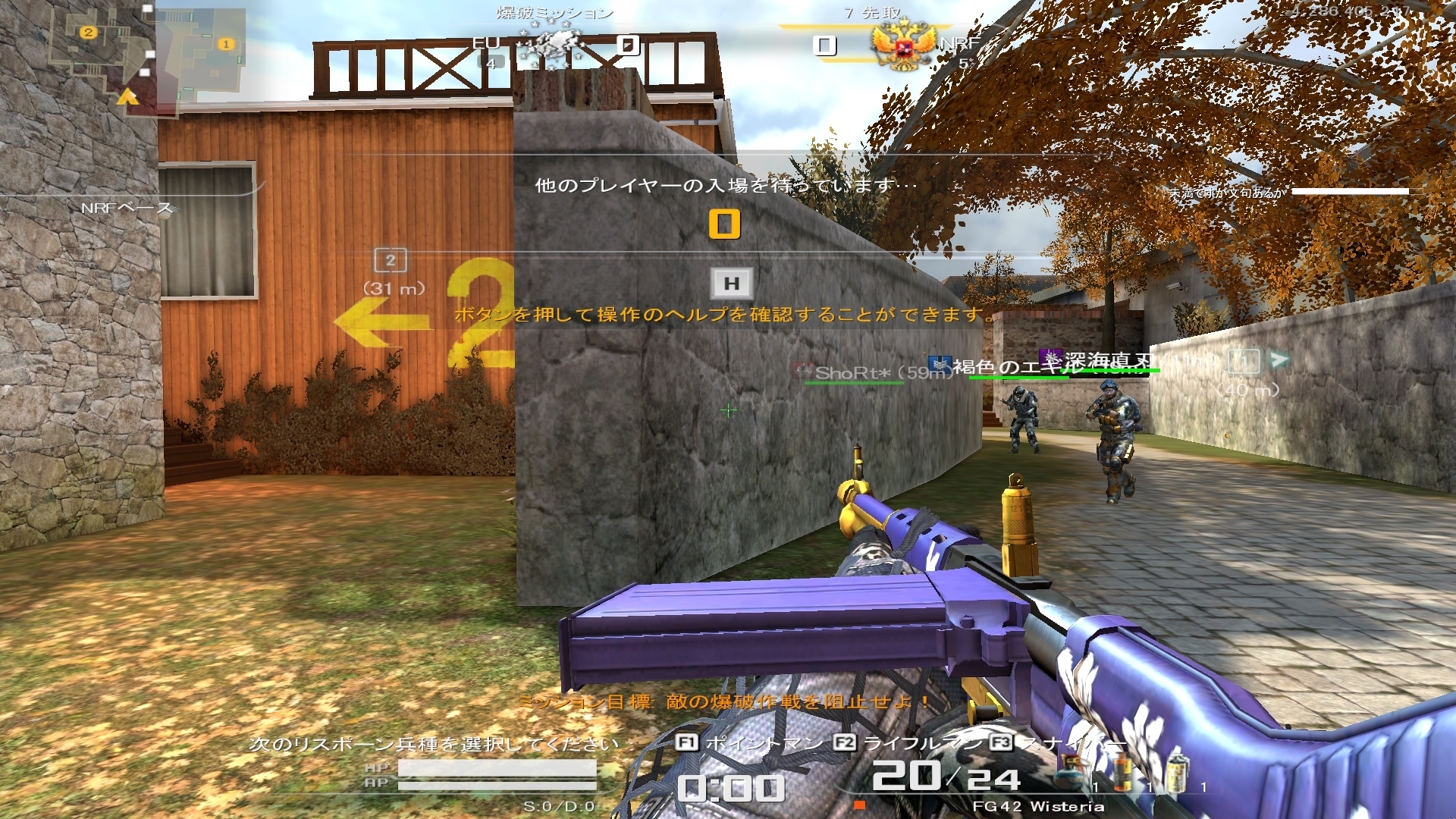Click the FG42 Wisteria weapon label
1456x819 pixels.
[x=1037, y=806]
